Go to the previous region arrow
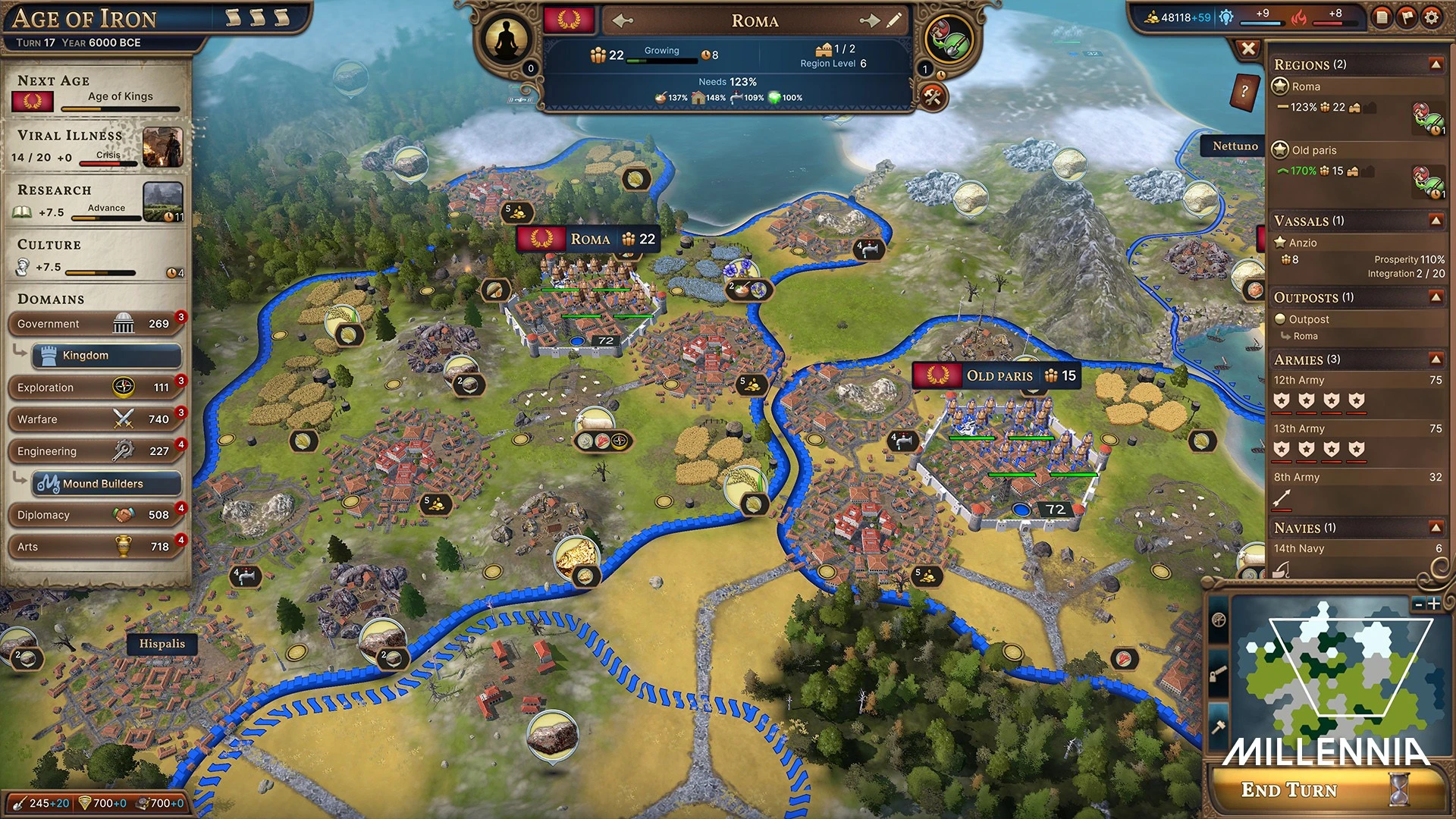1456x819 pixels. pos(623,20)
